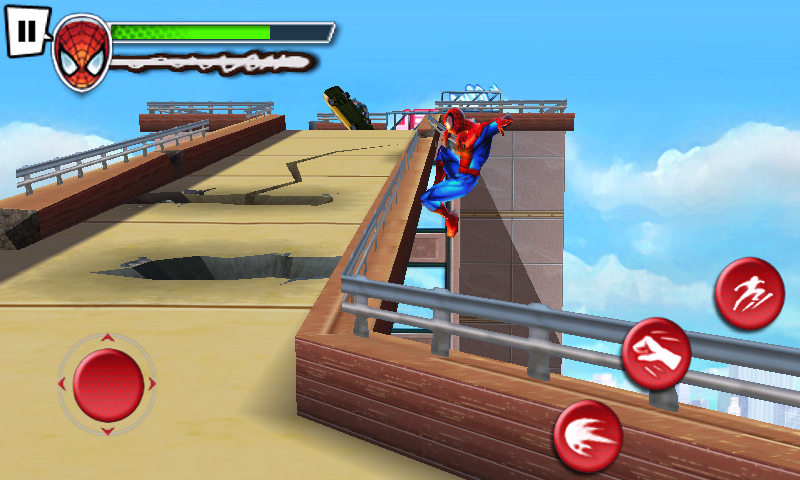Image resolution: width=800 pixels, height=480 pixels.
Task: Tap the Spider-Man mask portrait
Action: pos(81,52)
